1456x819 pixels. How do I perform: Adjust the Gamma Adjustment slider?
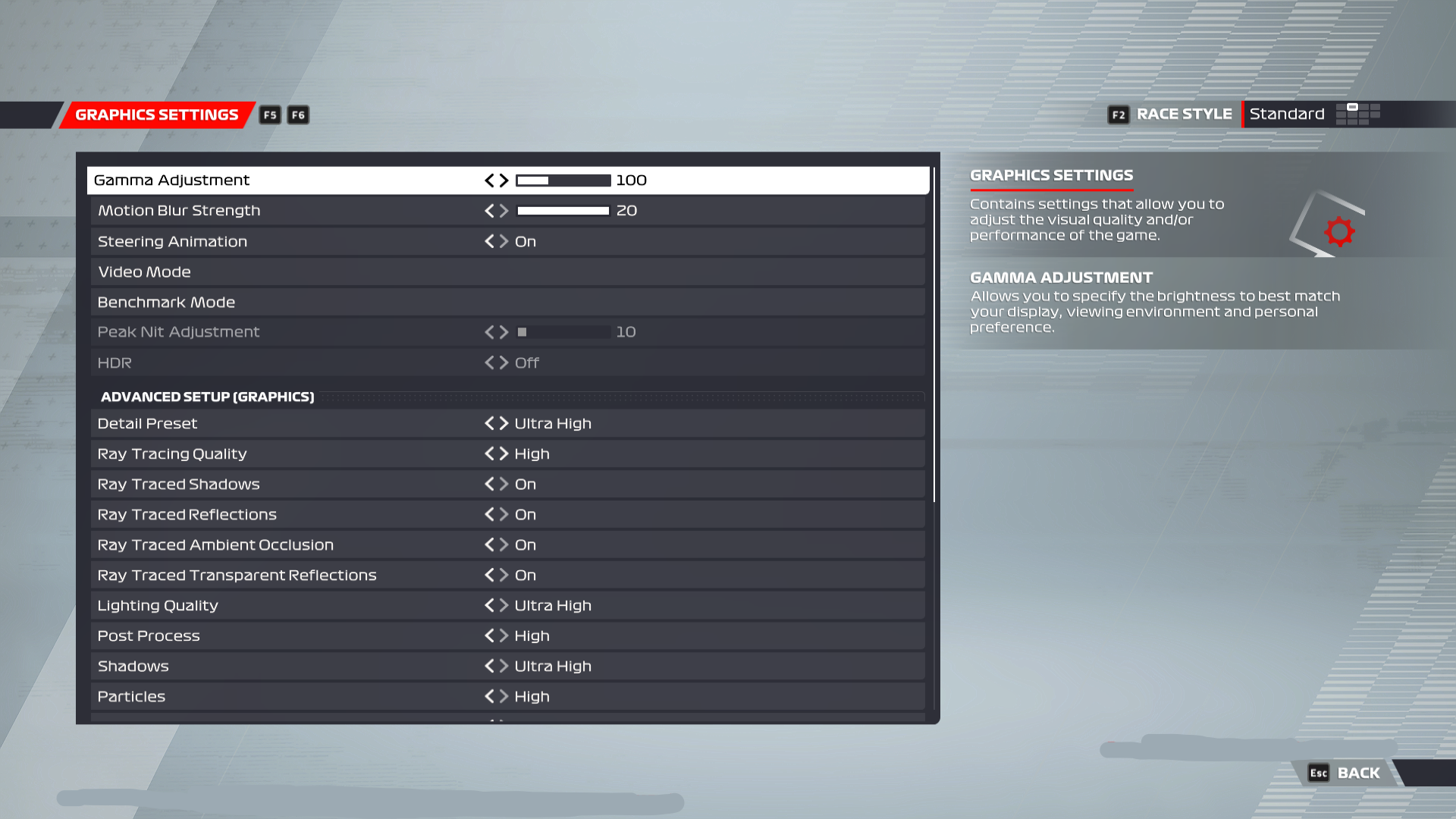coord(563,180)
